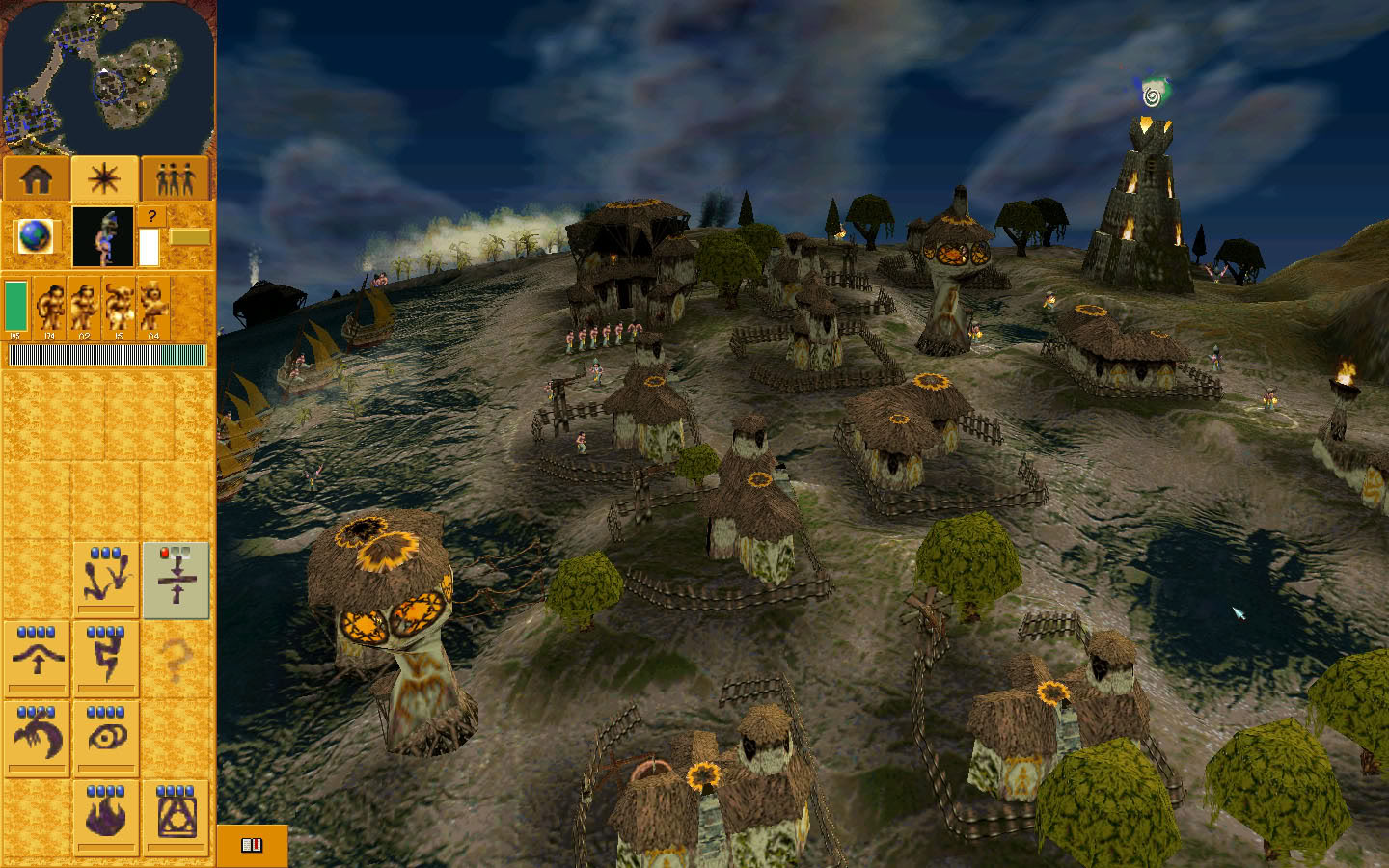Select the Swarm spell icon
The height and width of the screenshot is (868, 1389).
click(x=106, y=576)
